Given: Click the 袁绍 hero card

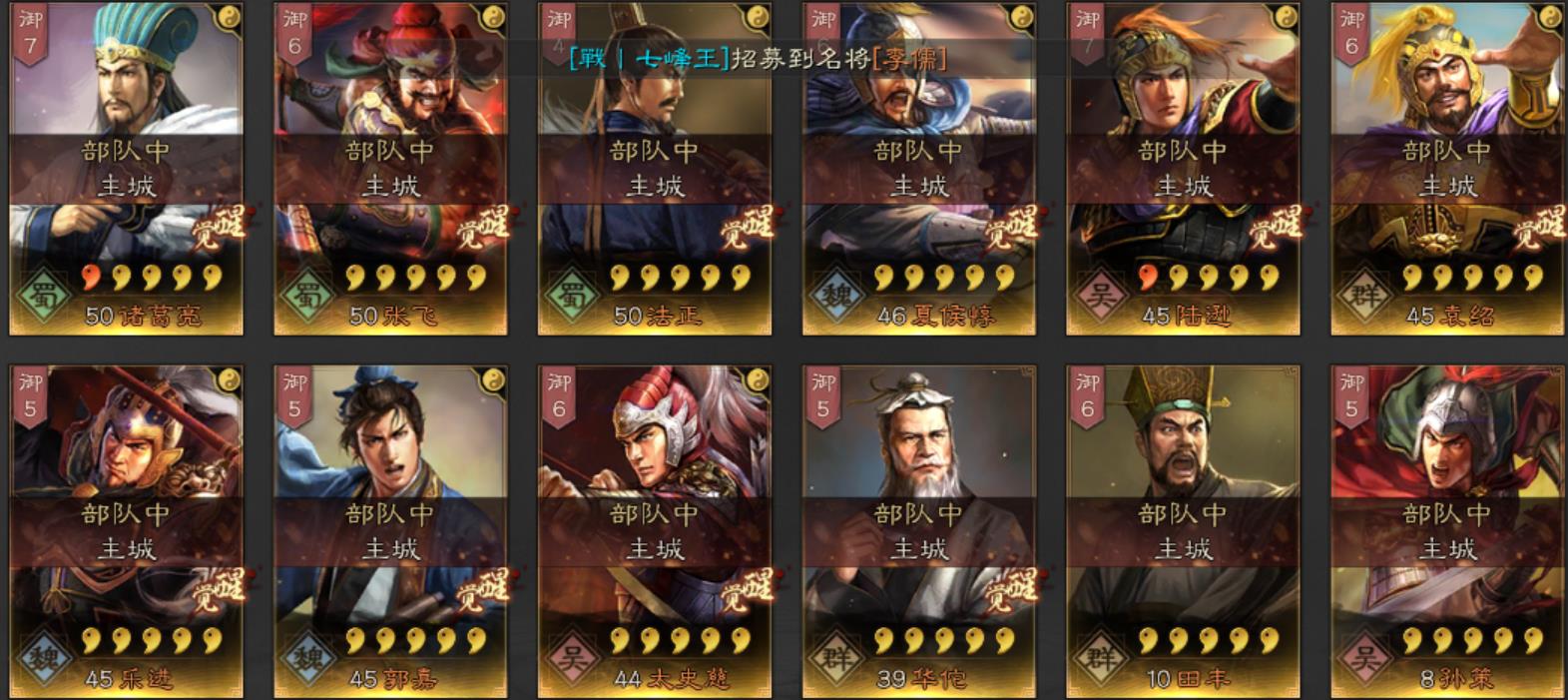Looking at the screenshot, I should (x=1447, y=168).
